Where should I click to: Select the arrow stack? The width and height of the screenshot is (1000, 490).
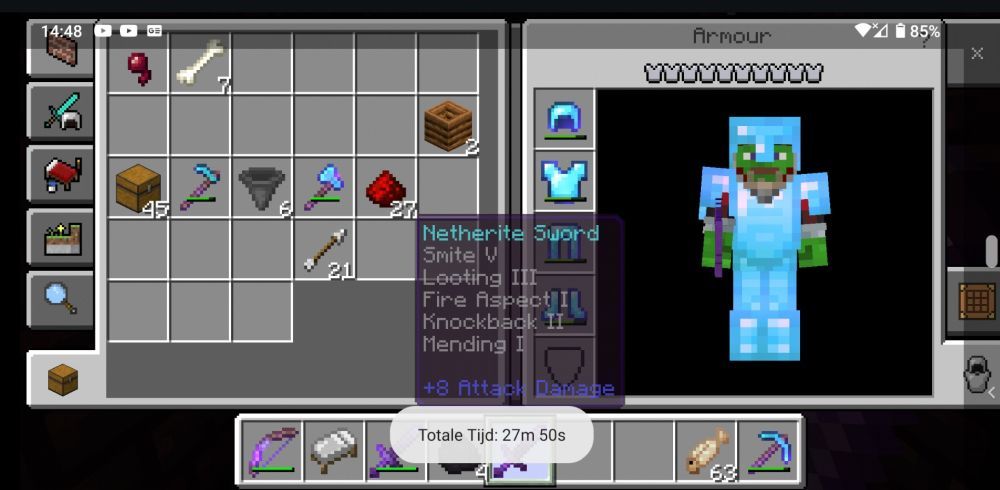click(325, 250)
